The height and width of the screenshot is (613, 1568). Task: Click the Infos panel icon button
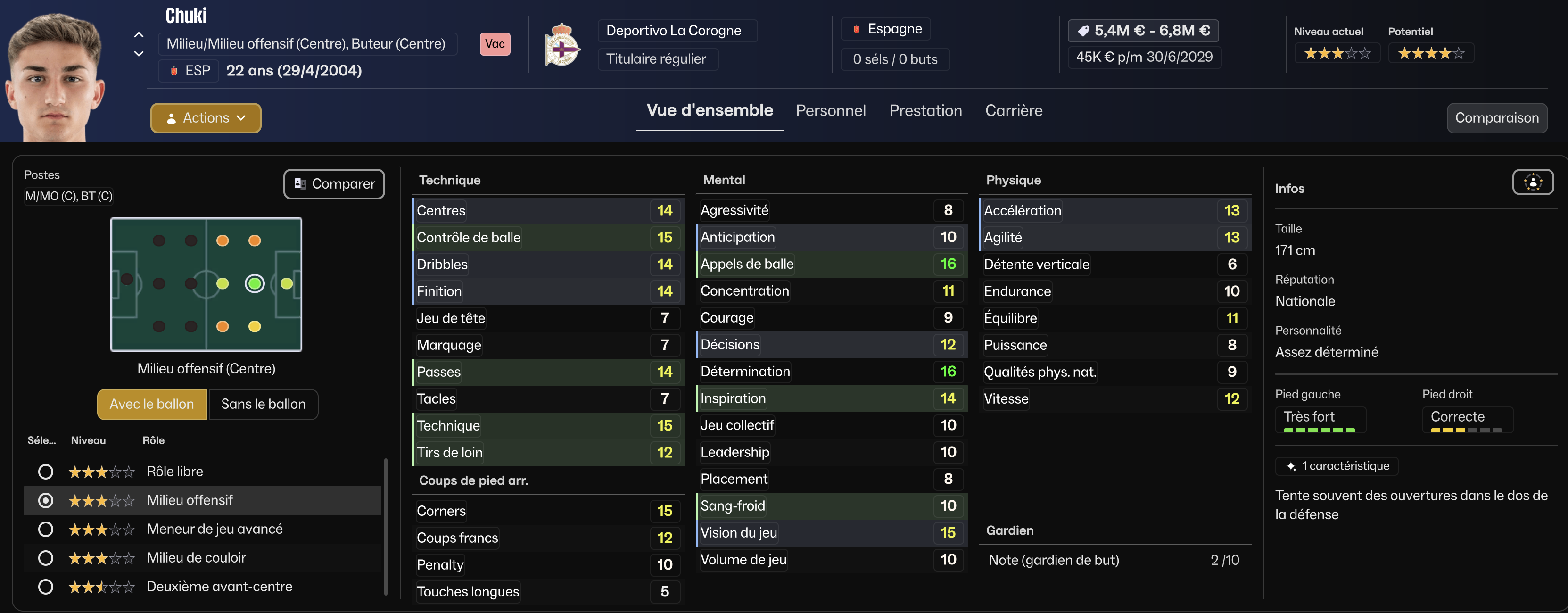click(x=1533, y=182)
